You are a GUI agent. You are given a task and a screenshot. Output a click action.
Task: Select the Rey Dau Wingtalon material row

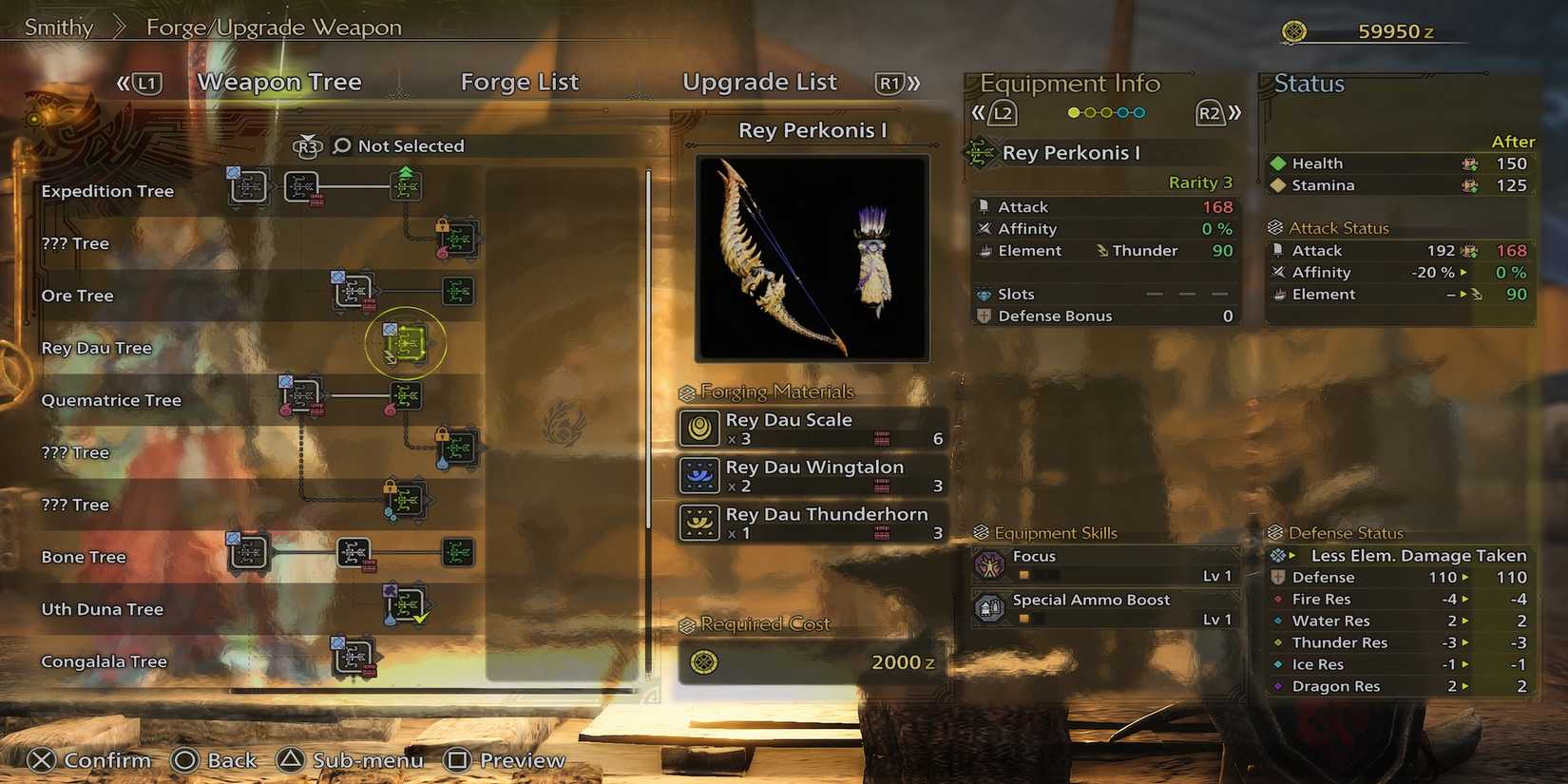click(813, 476)
